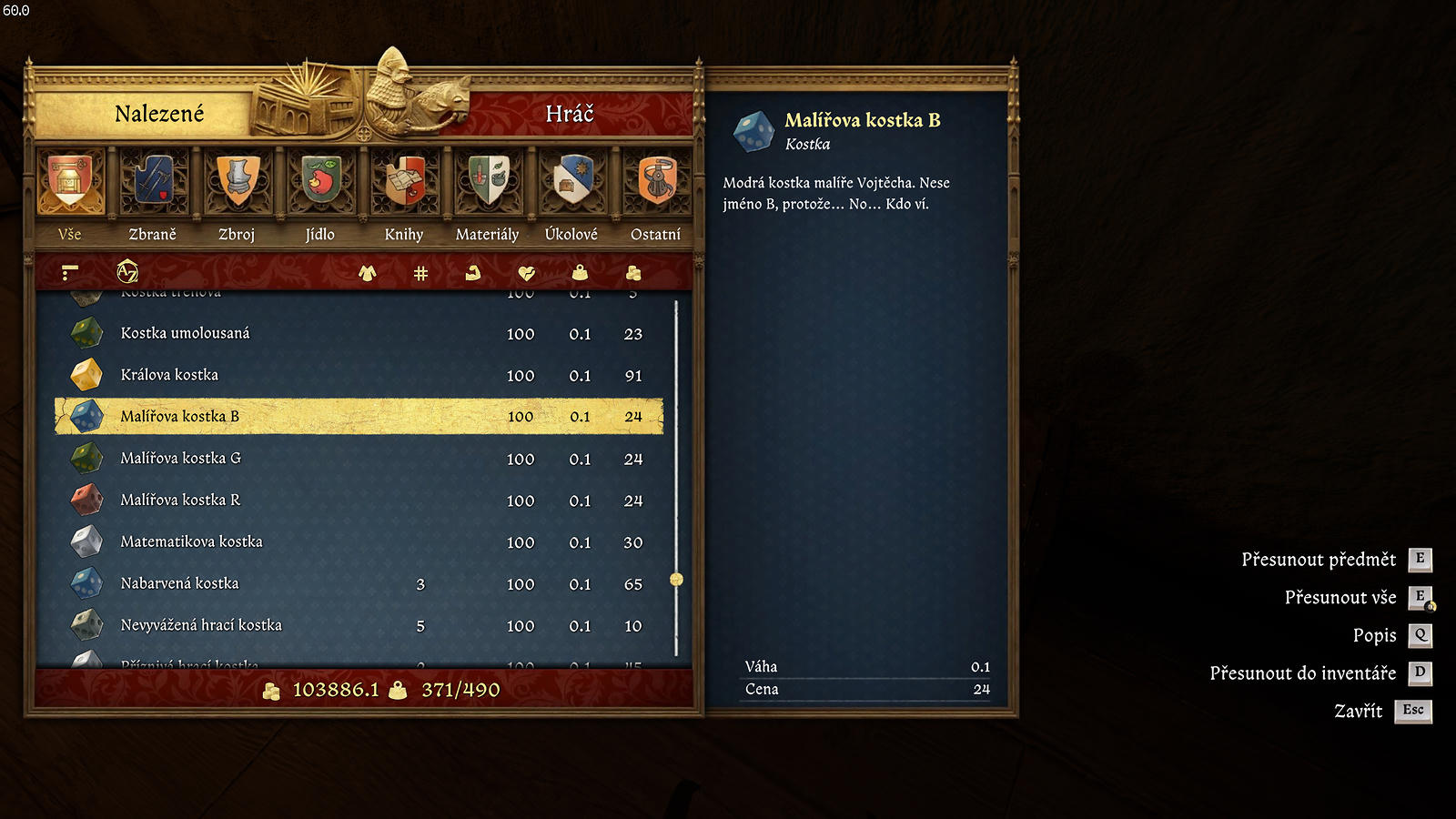Sort list by quantity hash column

pos(420,273)
